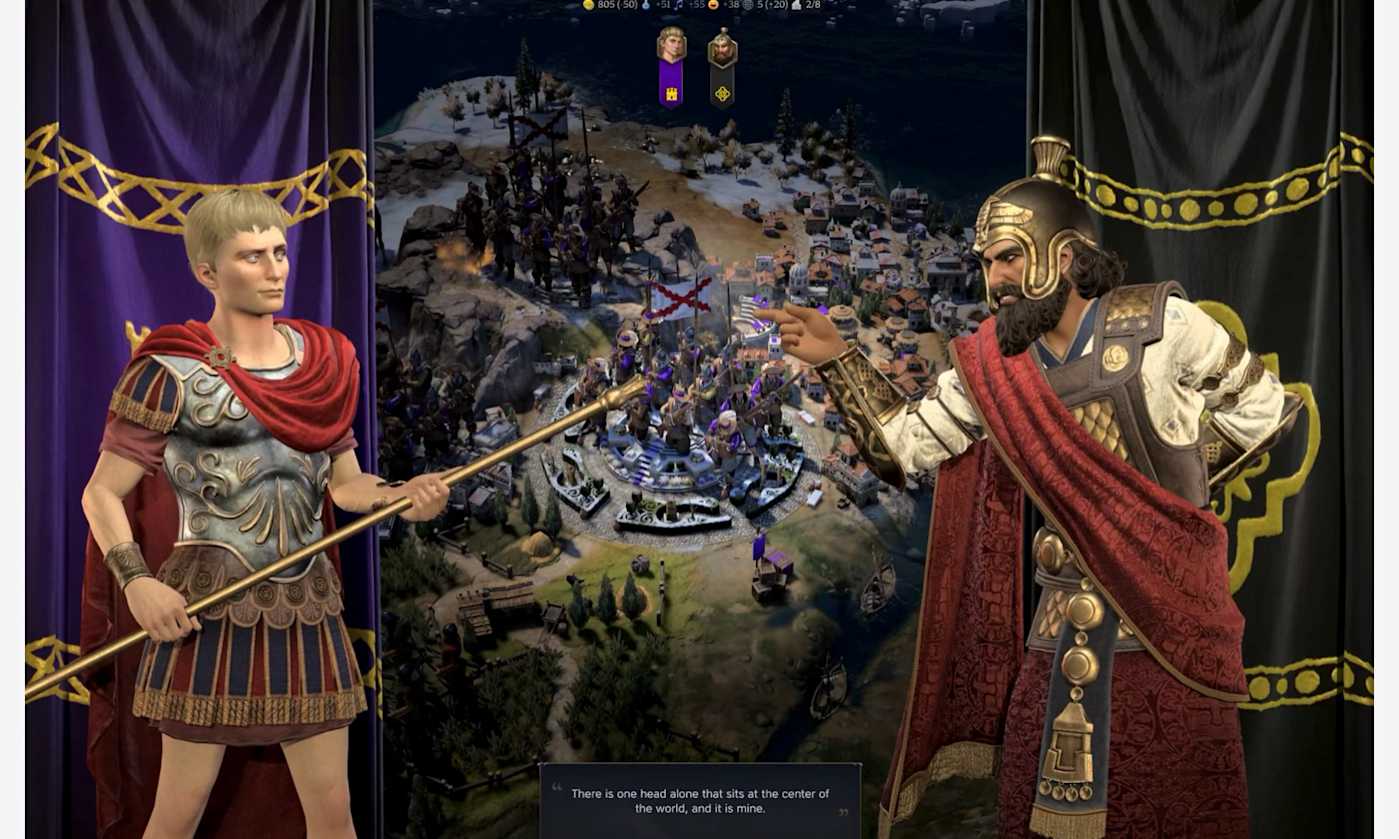This screenshot has width=1399, height=839.
Task: Click the gold diamond emblem on dark banner
Action: point(724,91)
